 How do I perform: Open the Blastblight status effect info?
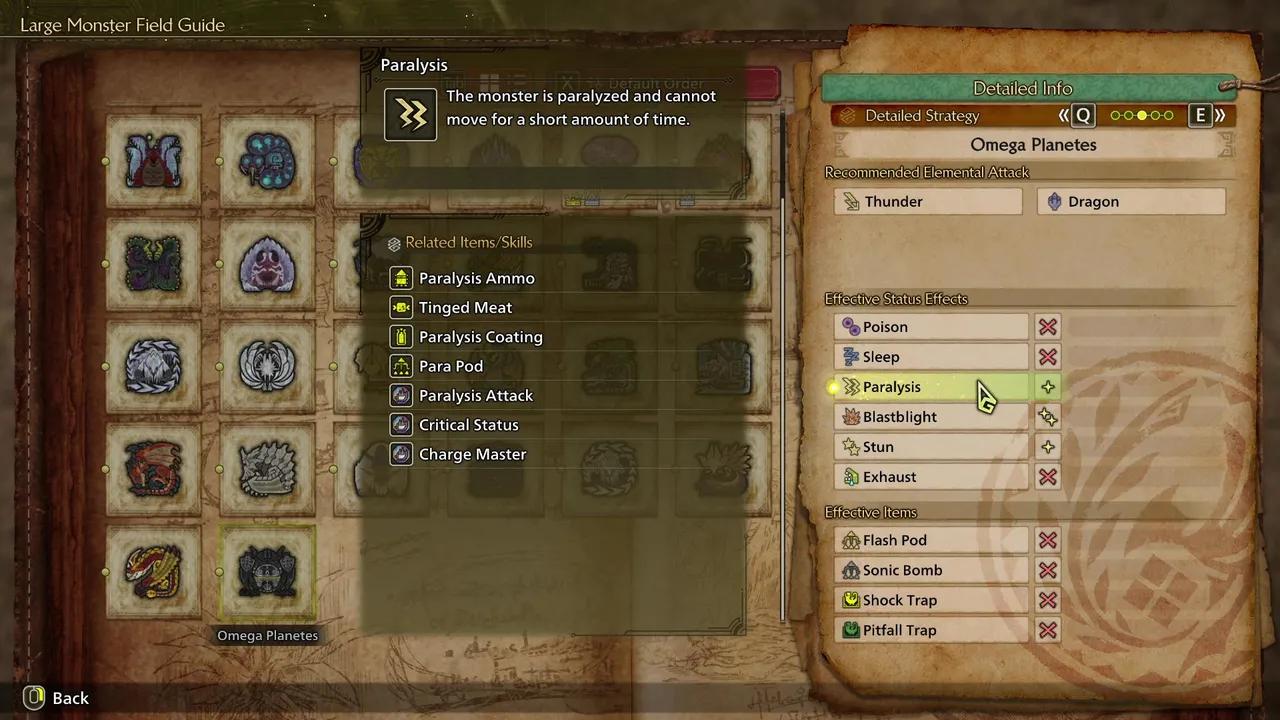[930, 417]
